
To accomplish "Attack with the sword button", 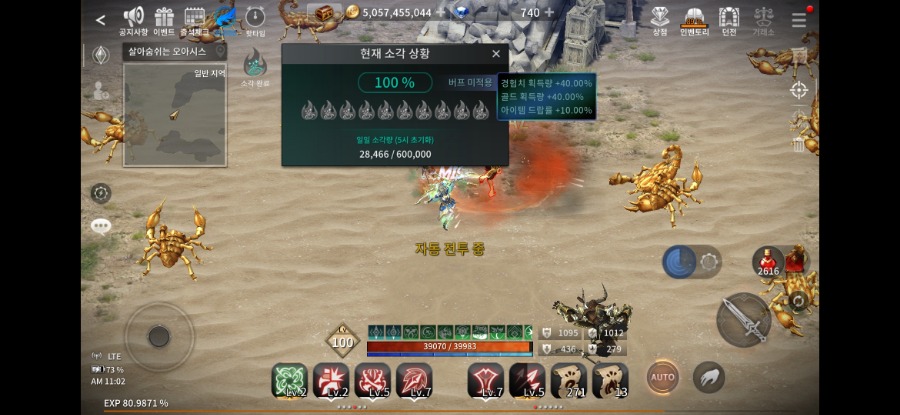I will 743,320.
